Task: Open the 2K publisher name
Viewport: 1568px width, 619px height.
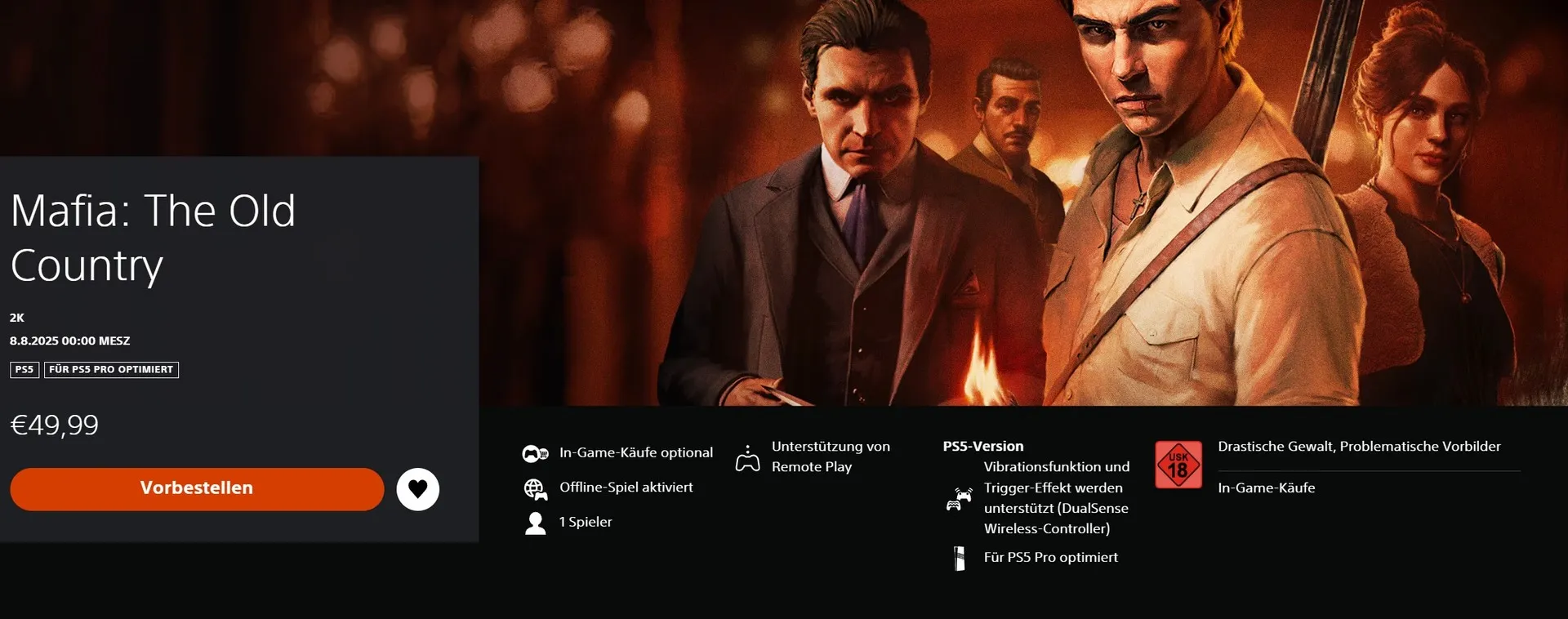Action: click(17, 318)
